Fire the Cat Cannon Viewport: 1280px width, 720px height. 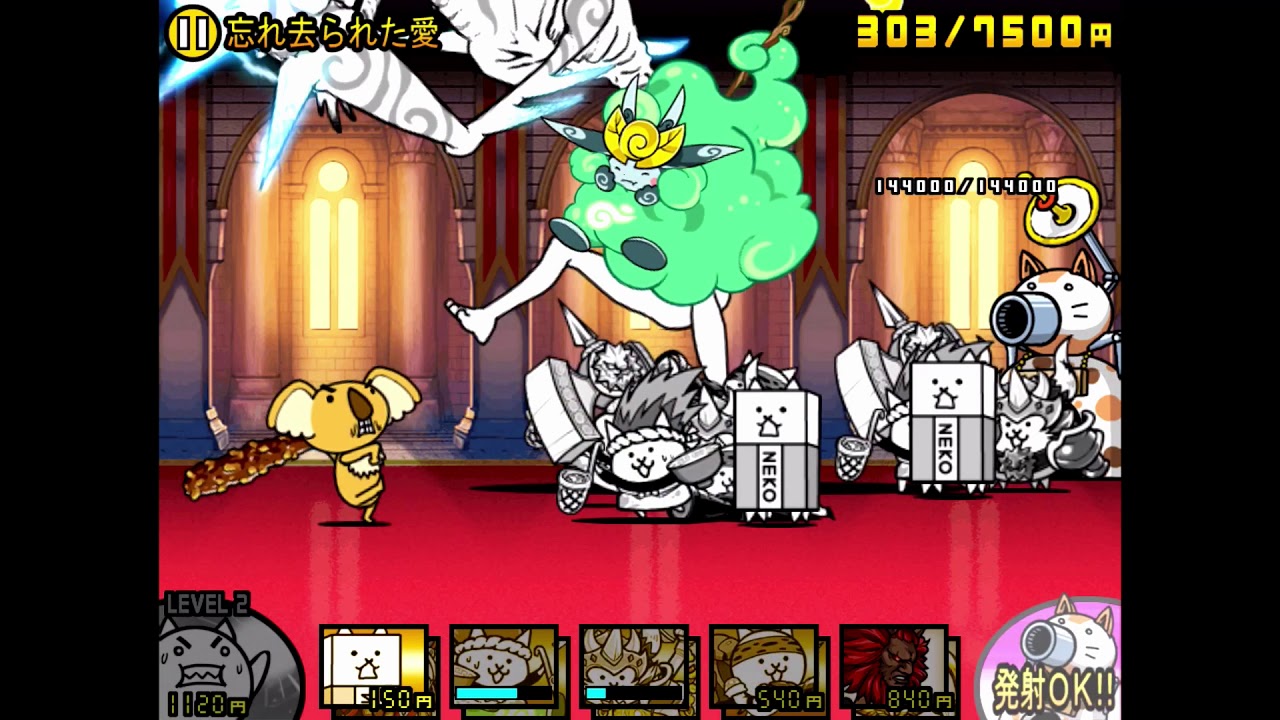(x=1052, y=662)
